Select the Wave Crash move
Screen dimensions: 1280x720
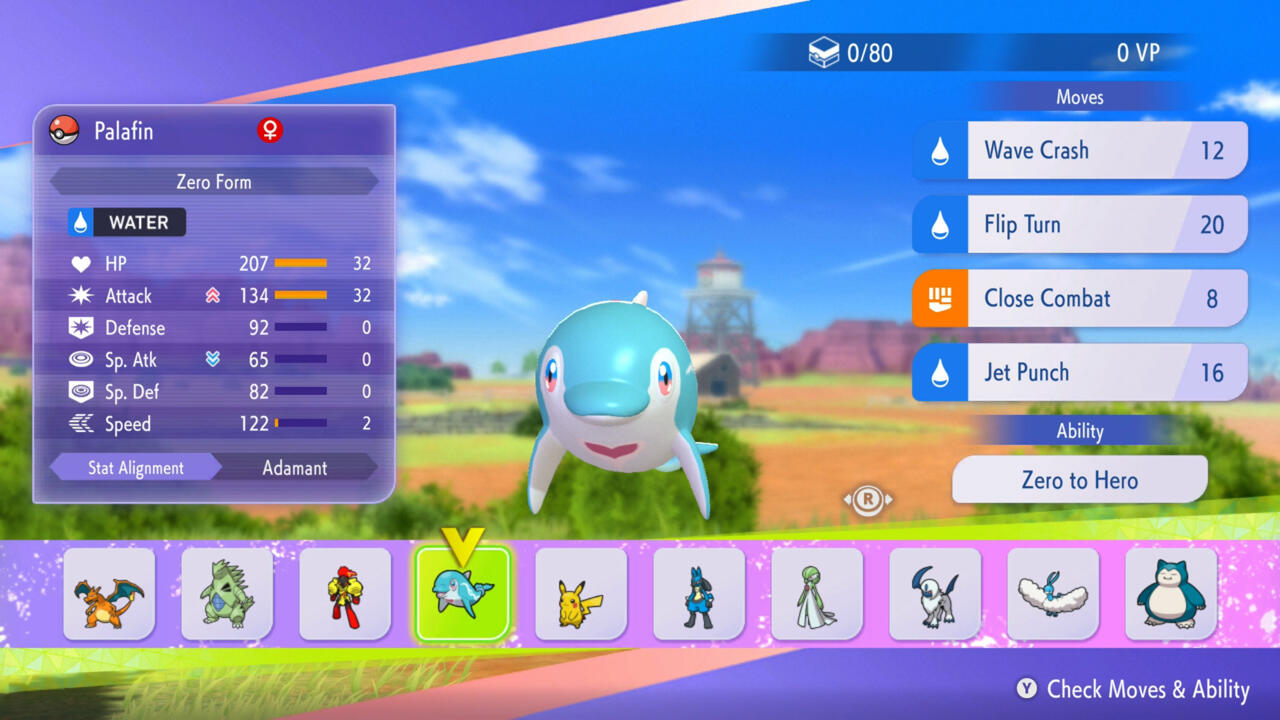point(1080,151)
